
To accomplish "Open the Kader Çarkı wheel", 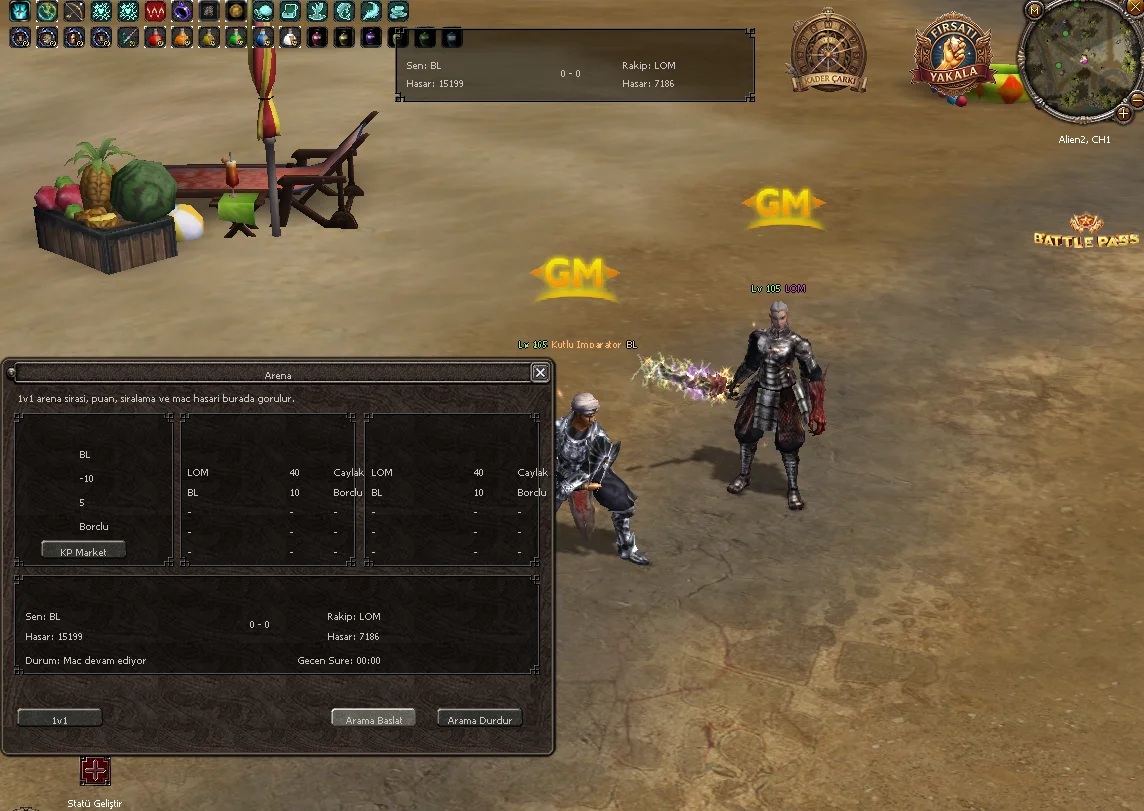I will click(x=827, y=53).
